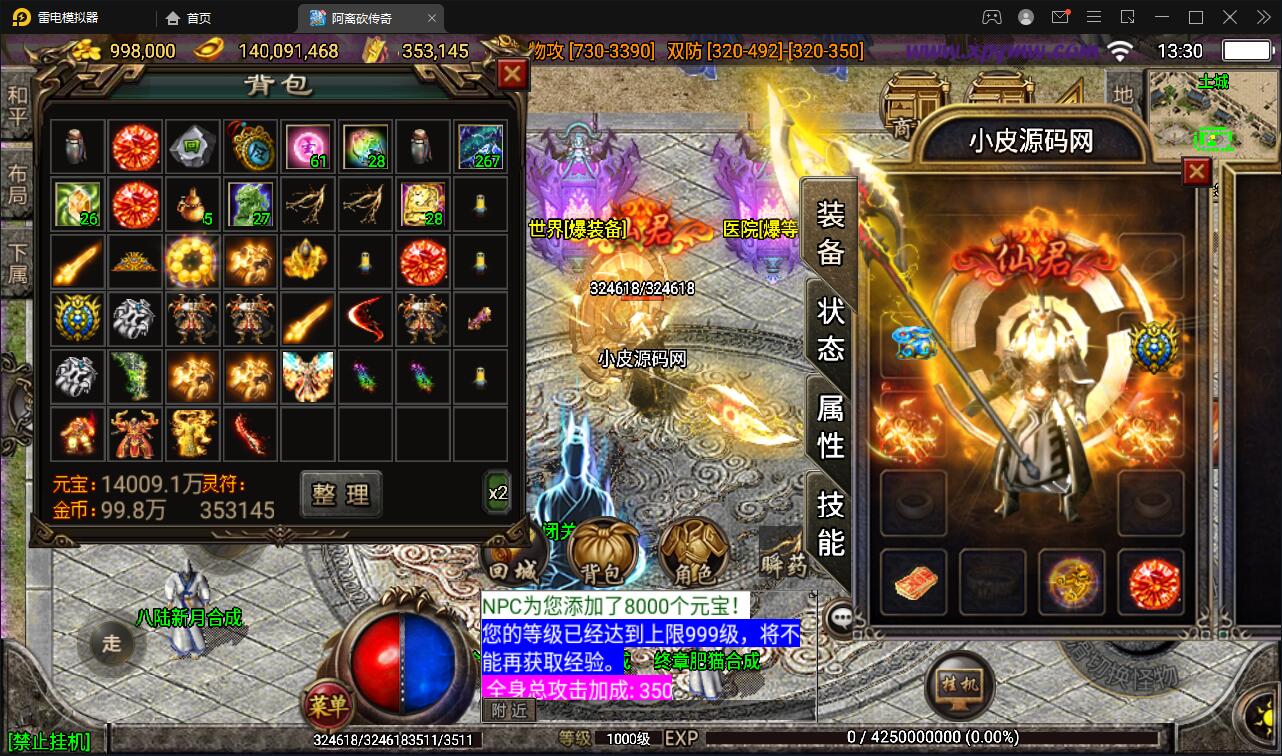Sort the bag with the 整理 button
The image size is (1282, 756).
(x=341, y=494)
